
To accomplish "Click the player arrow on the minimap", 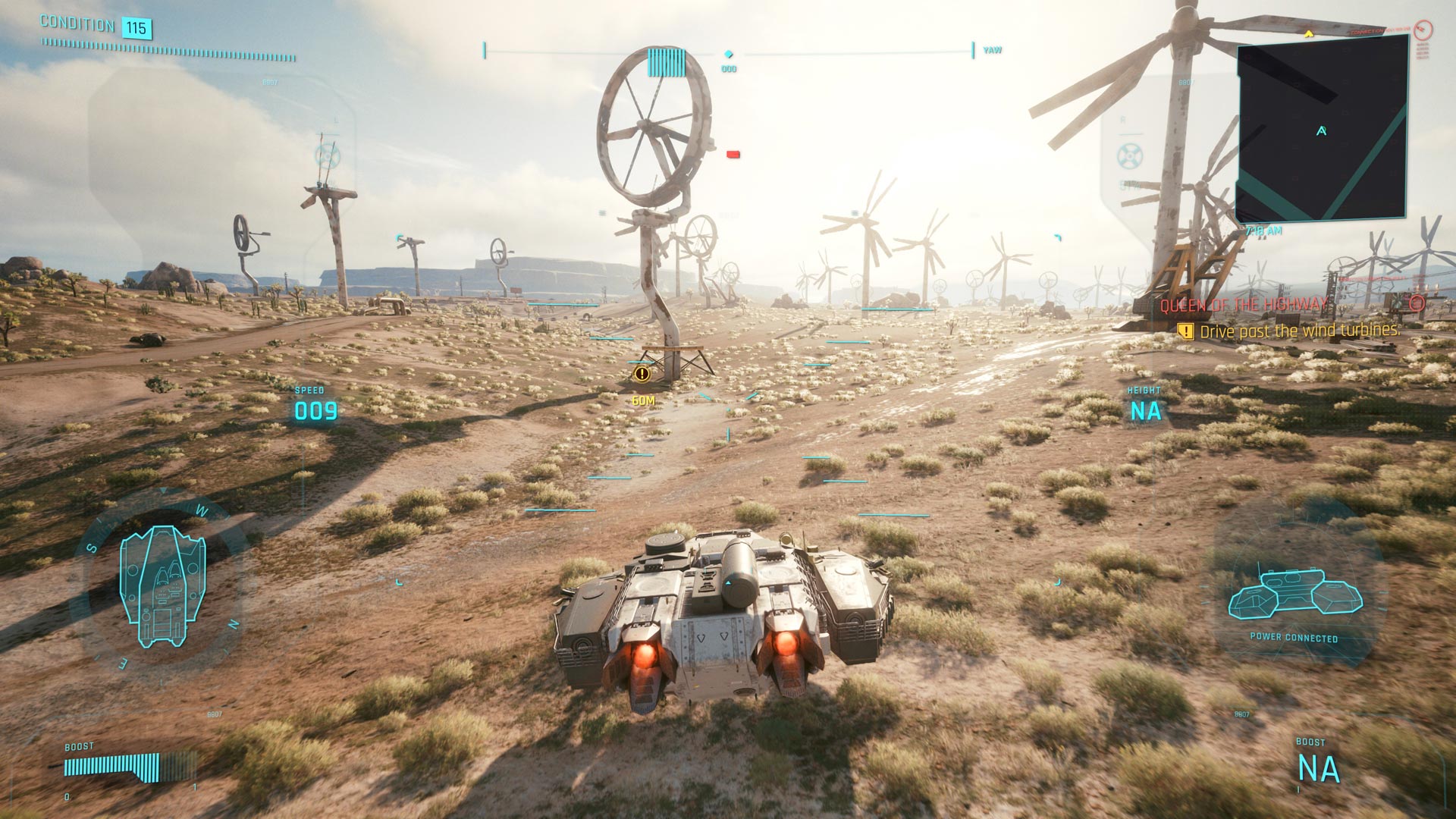I will click(x=1322, y=131).
